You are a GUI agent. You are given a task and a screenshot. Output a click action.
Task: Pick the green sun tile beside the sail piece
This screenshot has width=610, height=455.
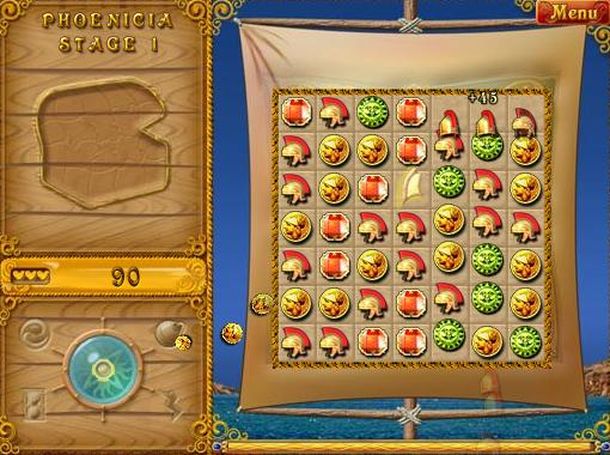(x=449, y=185)
